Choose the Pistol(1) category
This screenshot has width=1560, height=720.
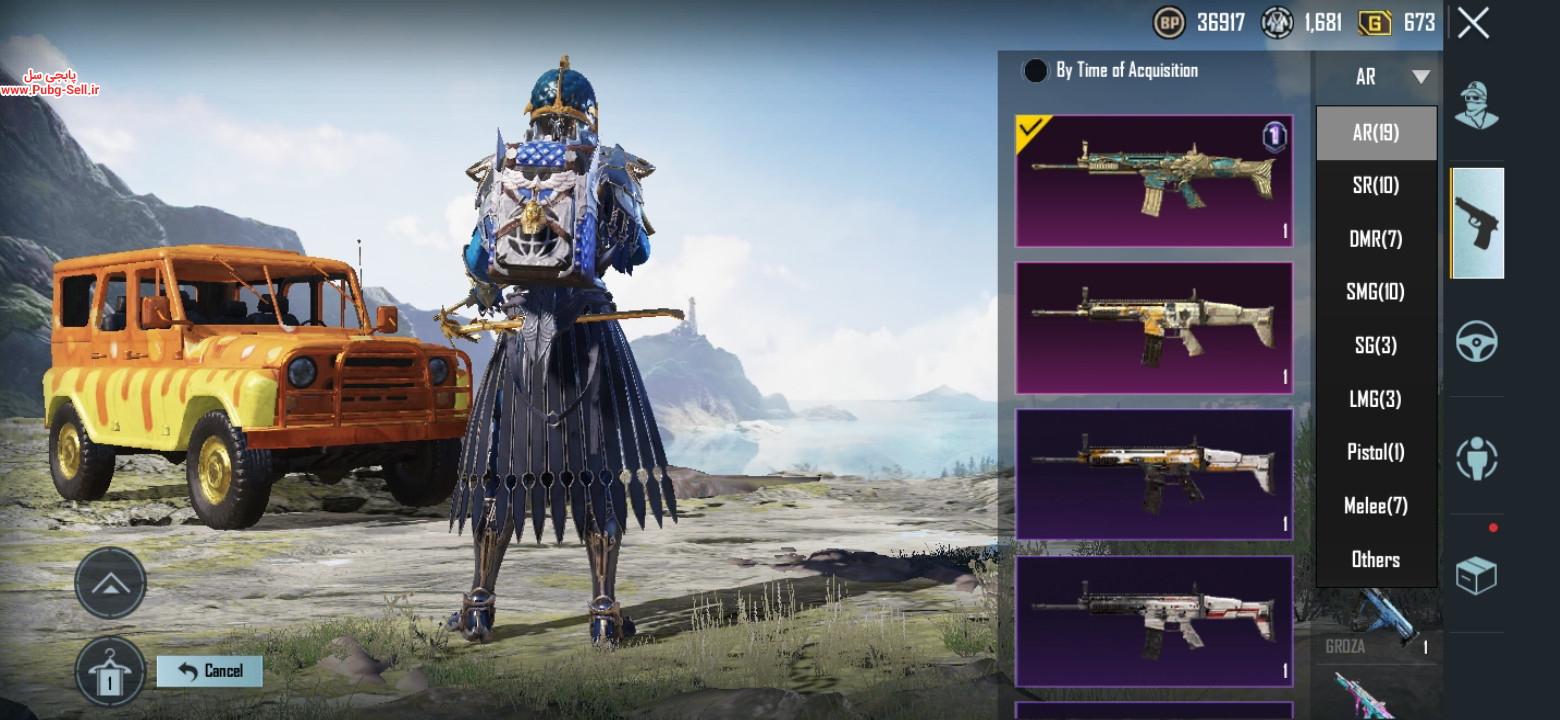pos(1376,452)
